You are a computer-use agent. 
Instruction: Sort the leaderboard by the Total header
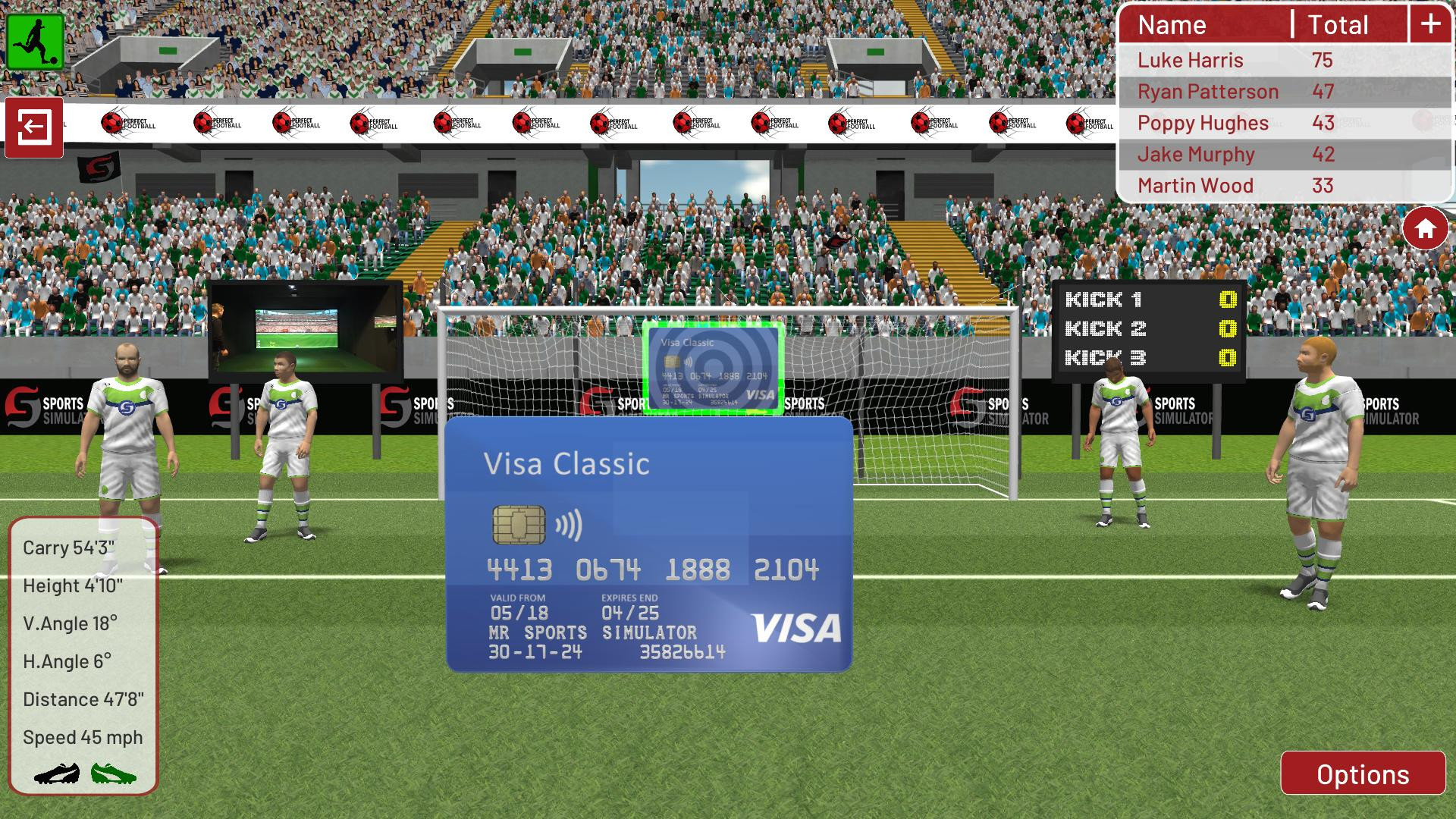[x=1338, y=24]
